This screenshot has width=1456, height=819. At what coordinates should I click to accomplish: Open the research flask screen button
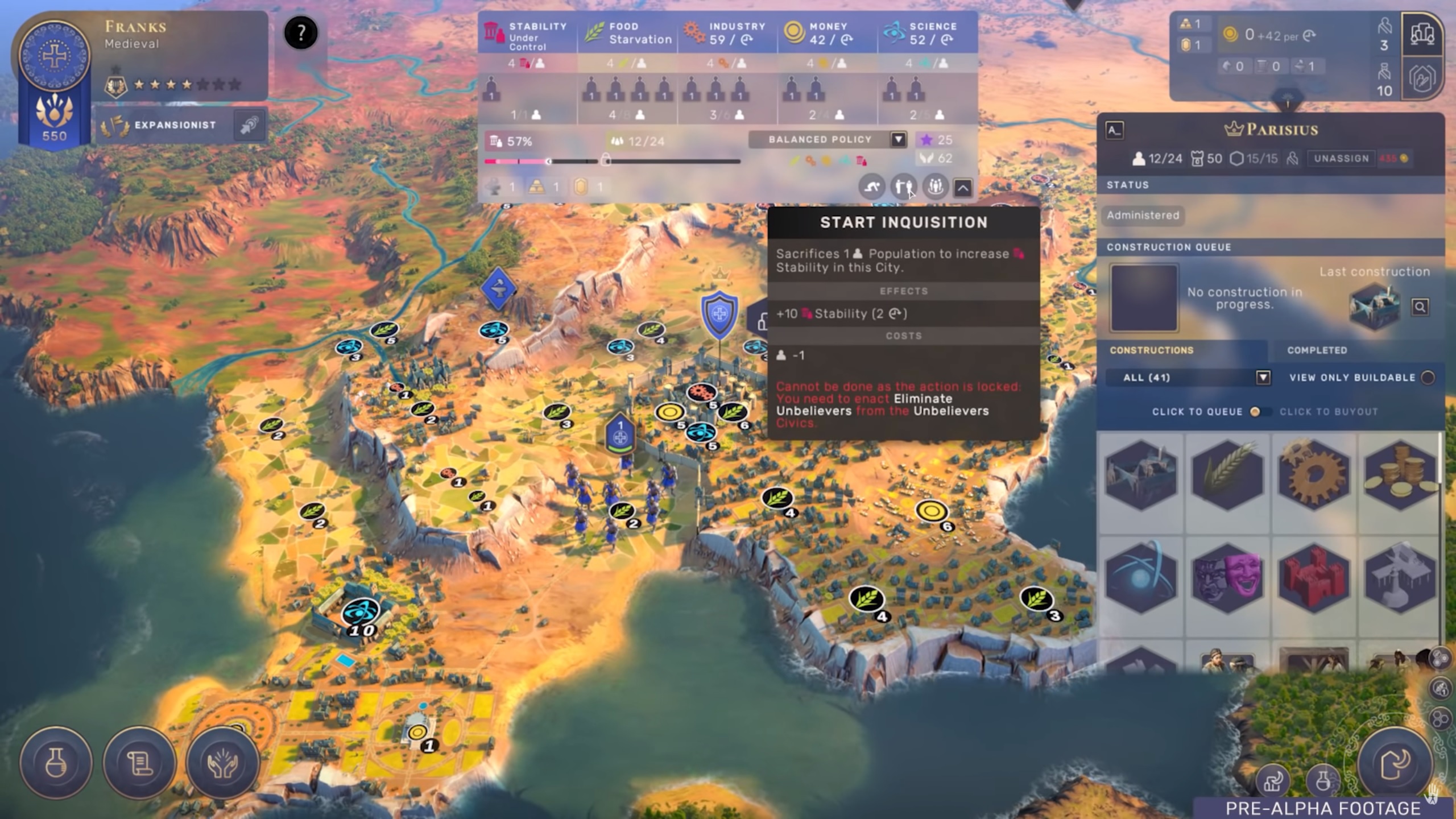tap(56, 763)
